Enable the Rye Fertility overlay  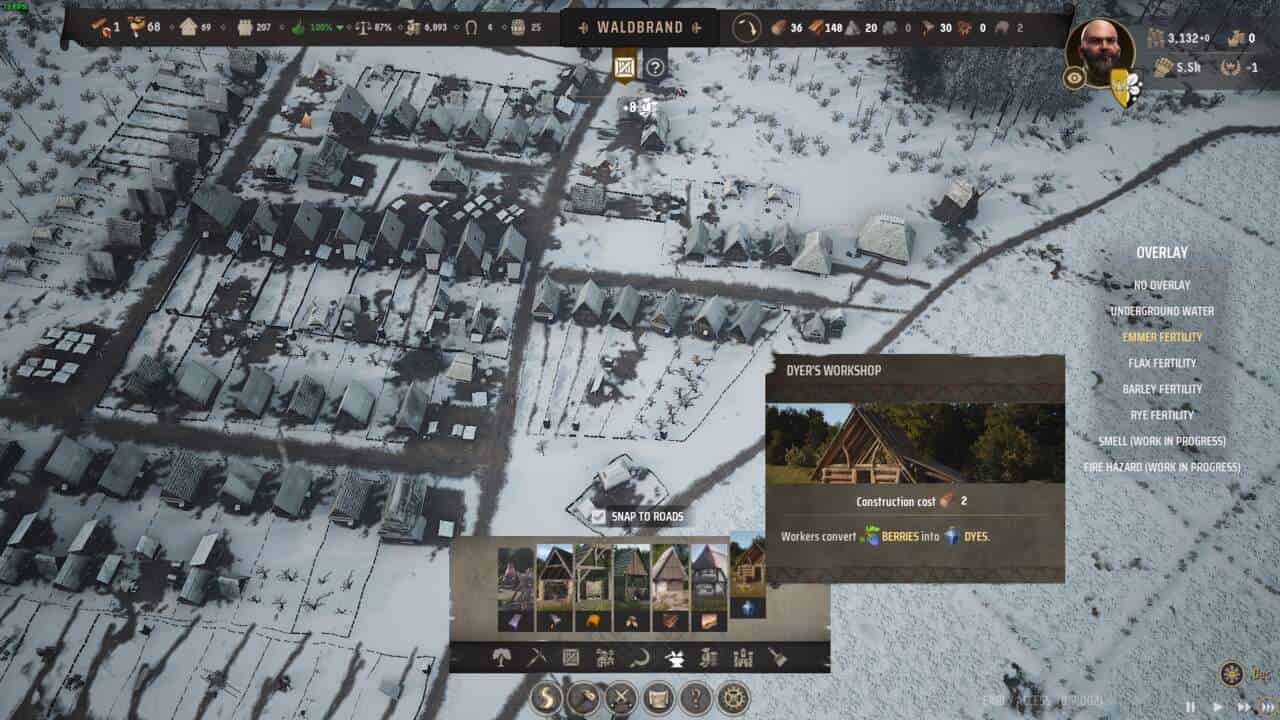coord(1162,415)
